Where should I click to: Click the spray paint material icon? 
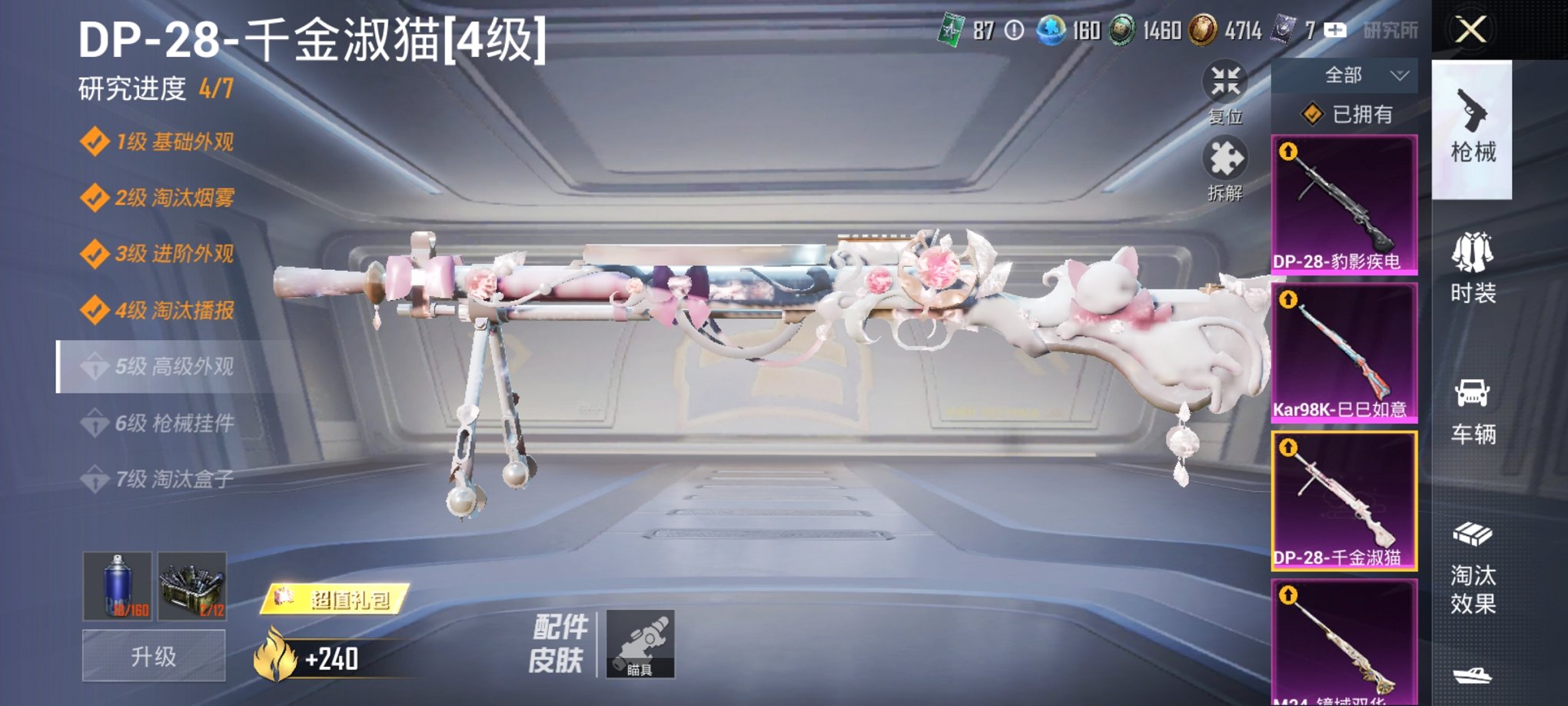tap(116, 587)
